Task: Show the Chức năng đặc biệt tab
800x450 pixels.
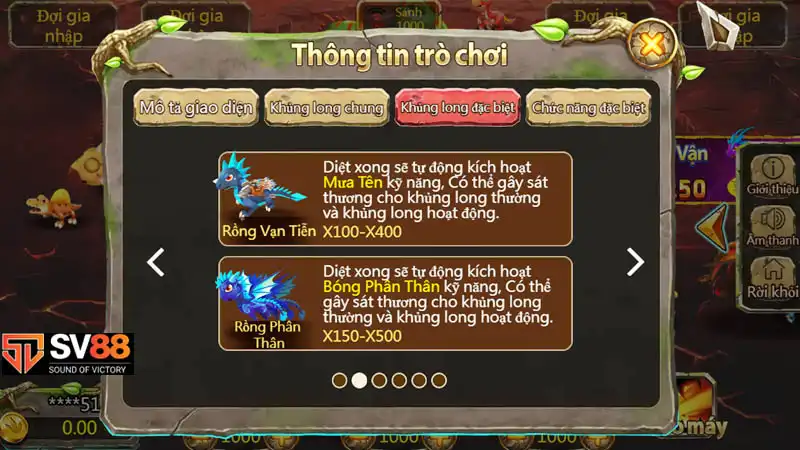Action: [x=589, y=108]
